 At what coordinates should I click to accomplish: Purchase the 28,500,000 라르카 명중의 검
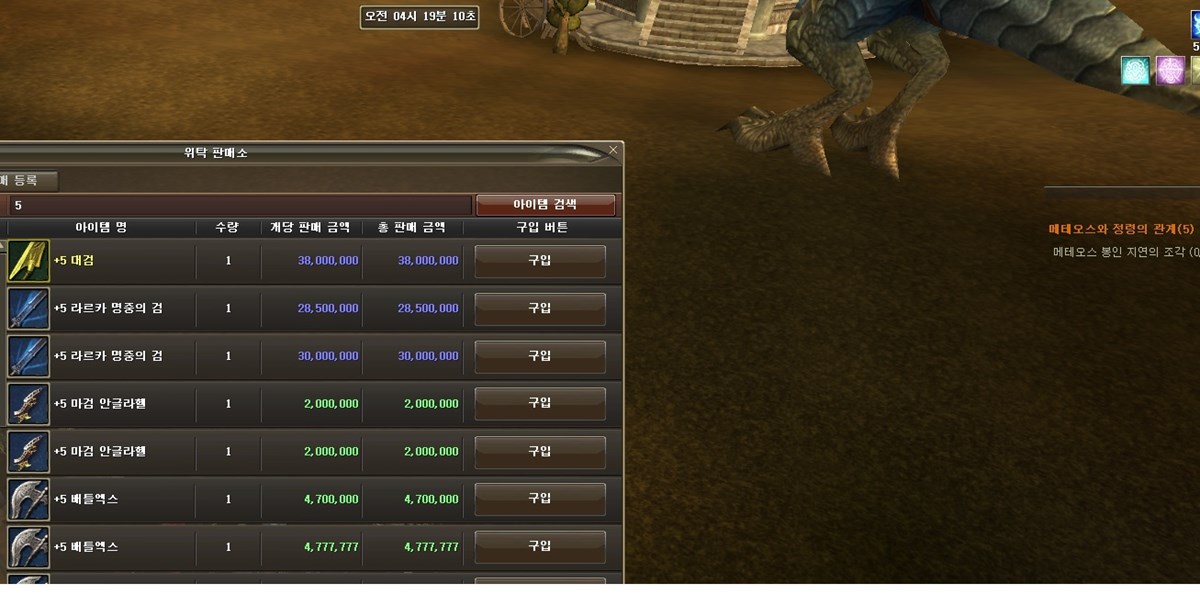pyautogui.click(x=540, y=308)
